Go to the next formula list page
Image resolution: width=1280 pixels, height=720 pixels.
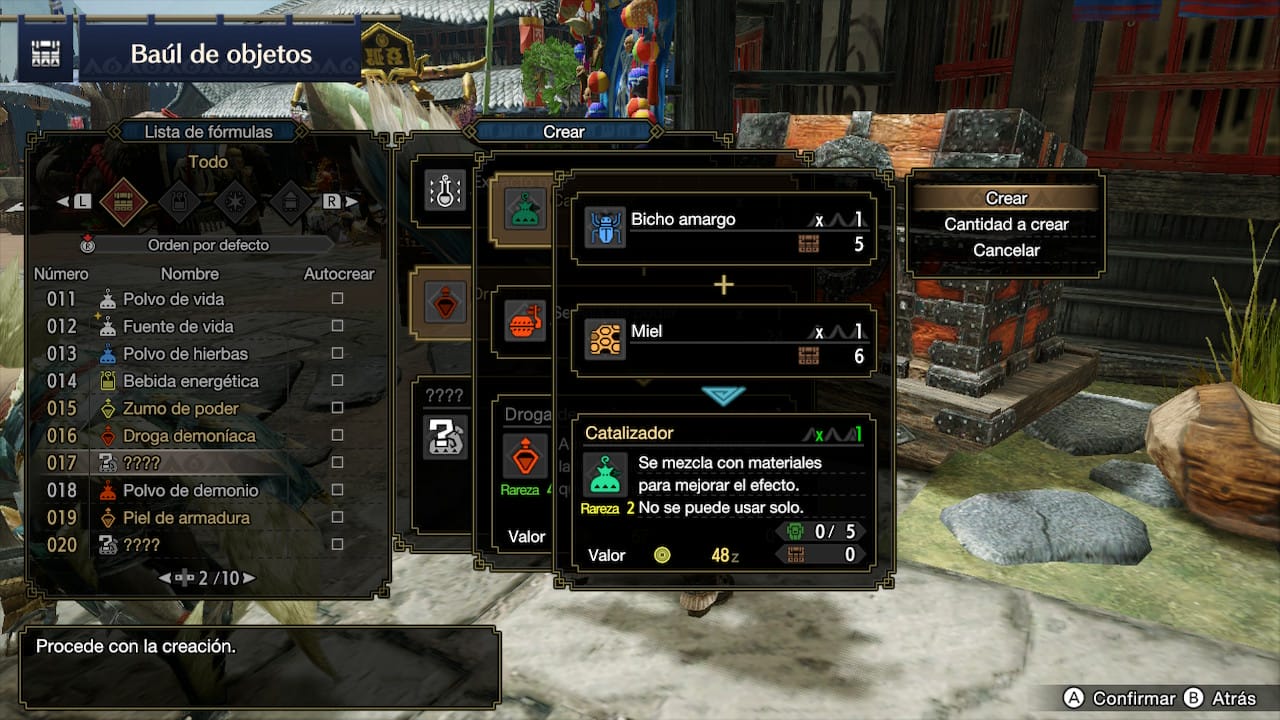point(248,578)
